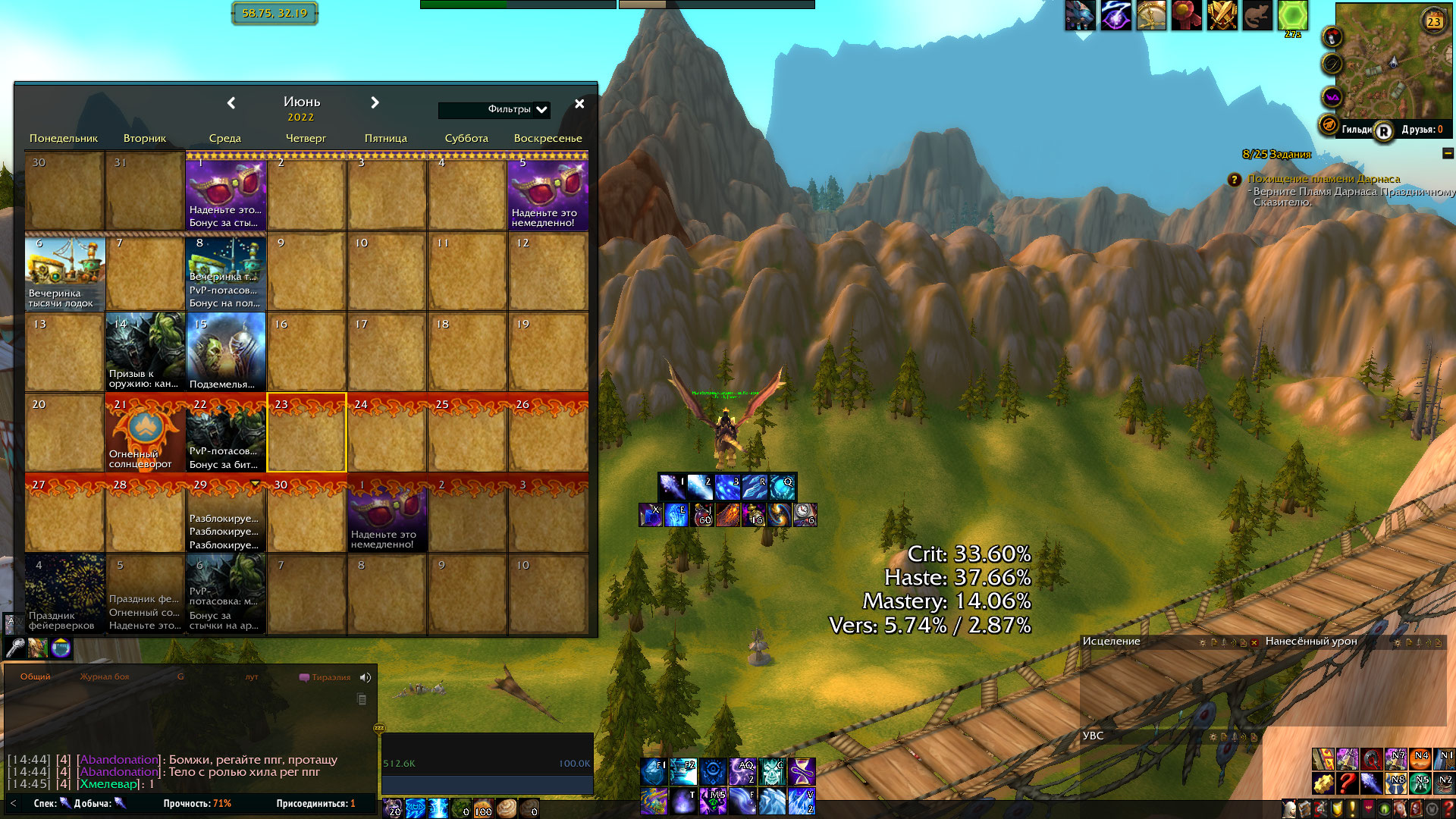1456x819 pixels.
Task: Select the Вечеринка тысячи лодок event
Action: [64, 272]
